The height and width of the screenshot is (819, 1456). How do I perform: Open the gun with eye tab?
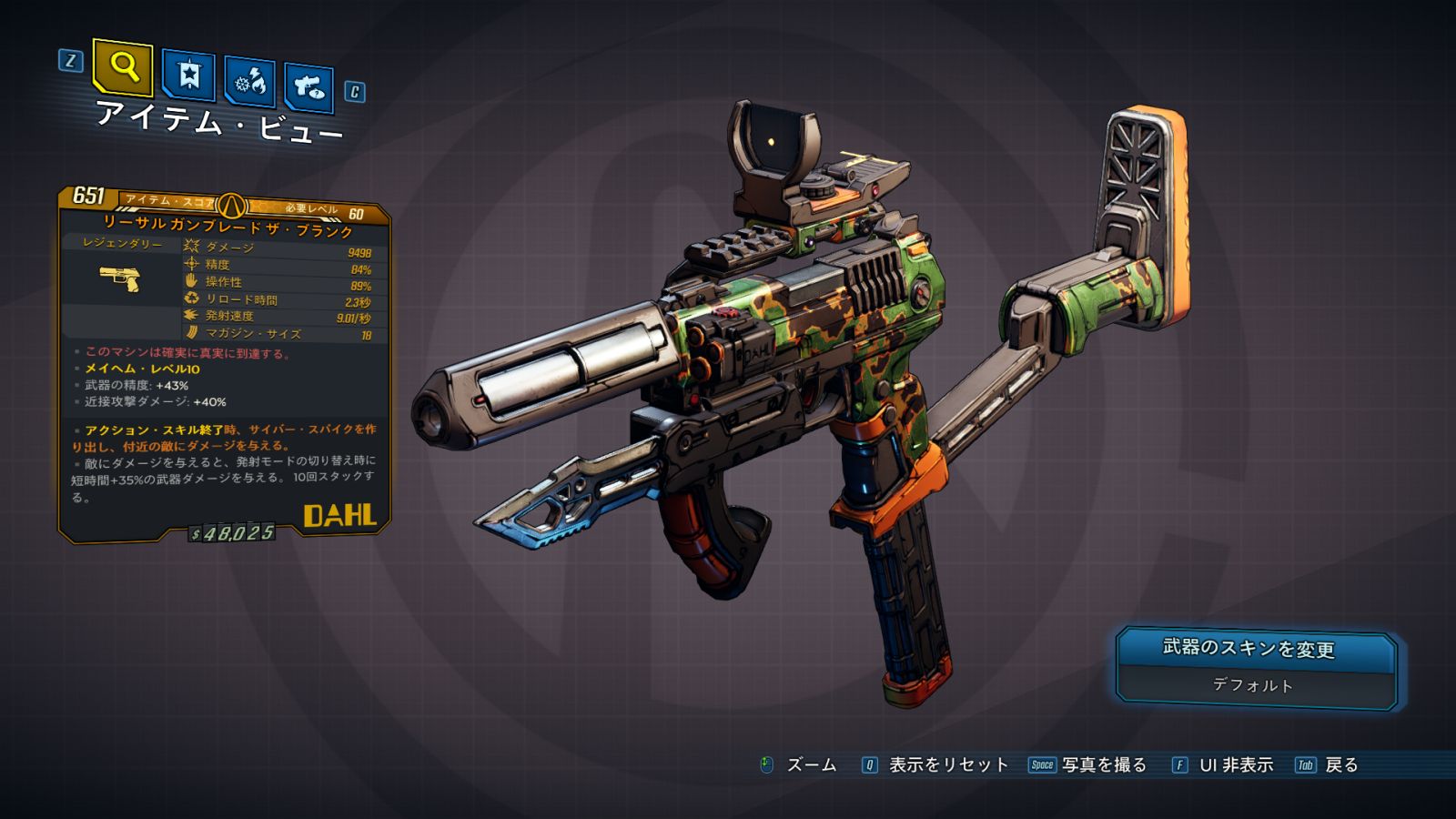point(308,87)
